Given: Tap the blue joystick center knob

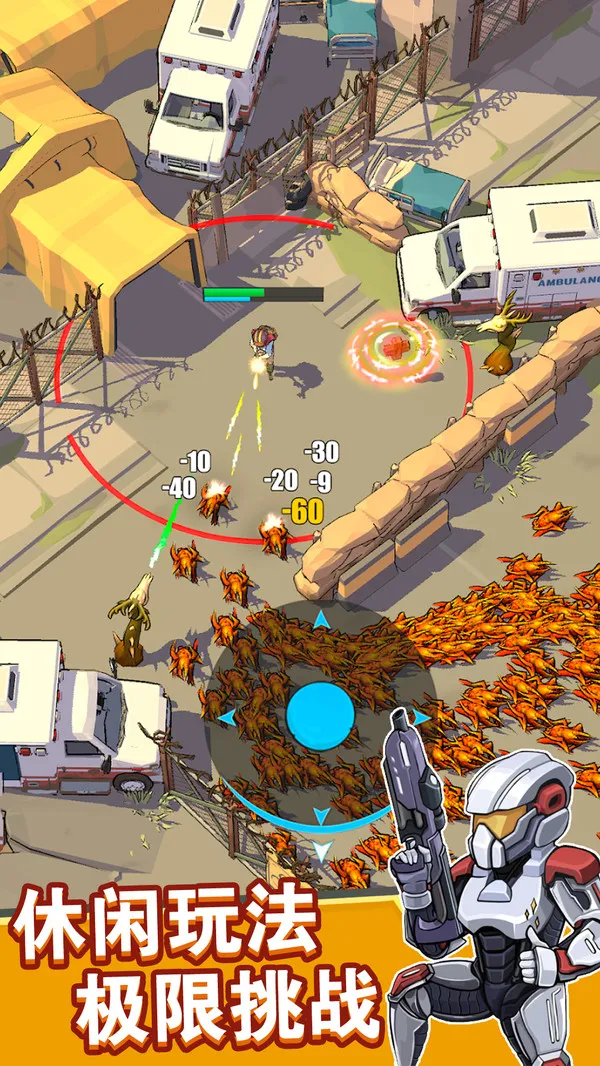Looking at the screenshot, I should click(x=320, y=716).
